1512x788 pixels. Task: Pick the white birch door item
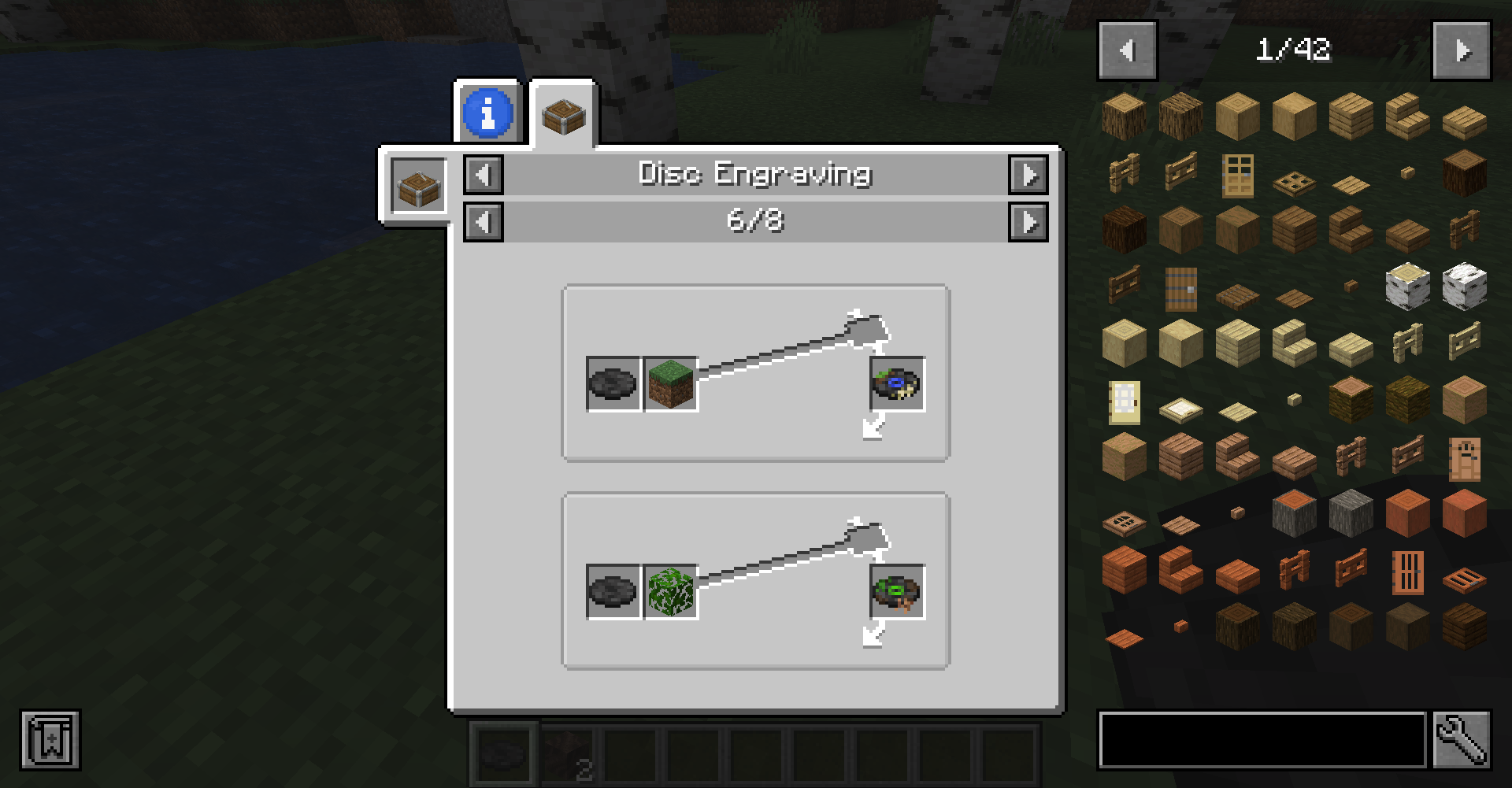click(1124, 401)
